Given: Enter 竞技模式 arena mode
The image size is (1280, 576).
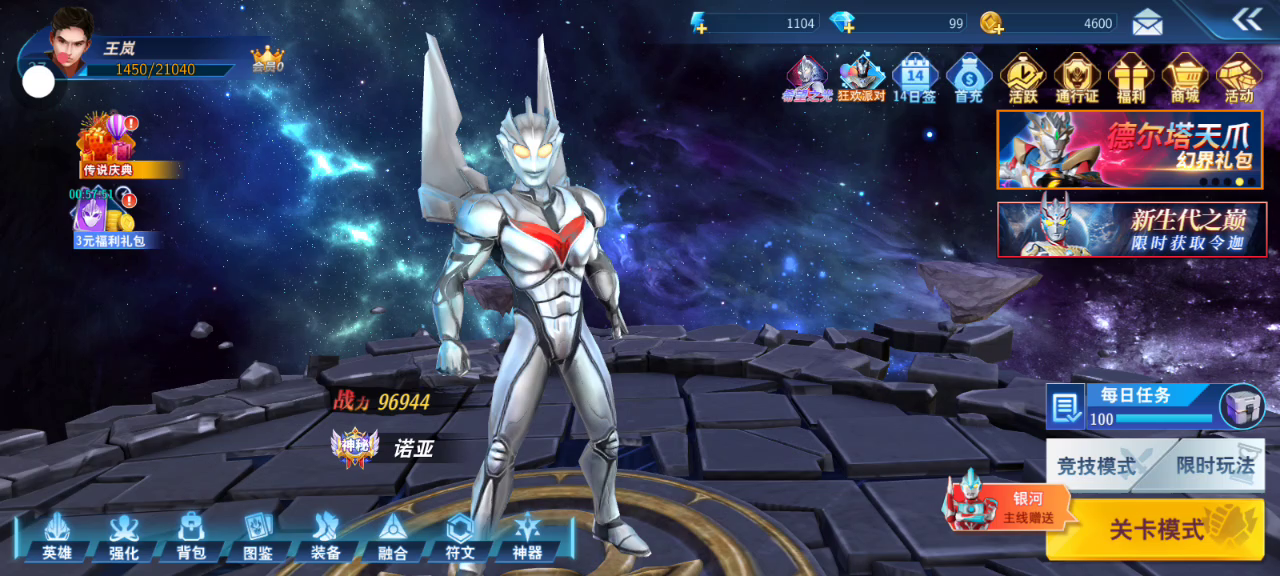Looking at the screenshot, I should tap(1097, 465).
